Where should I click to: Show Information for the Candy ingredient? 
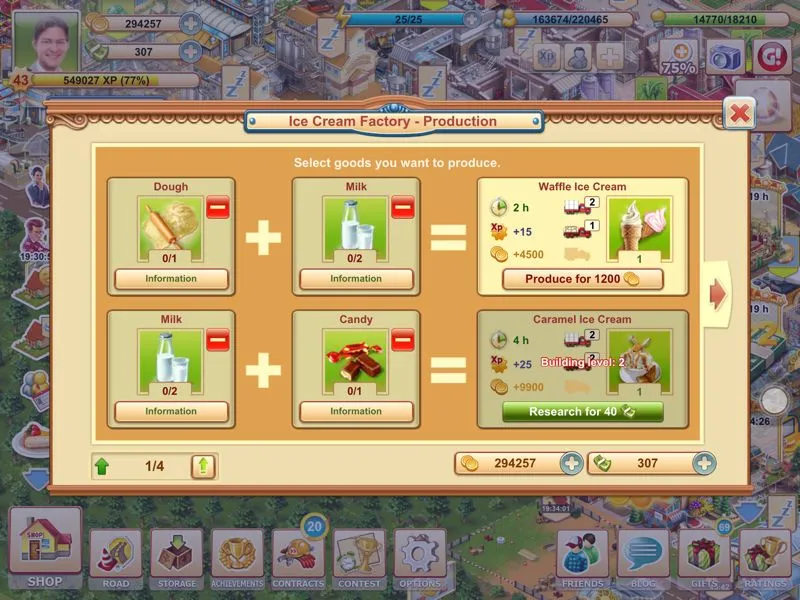(x=356, y=411)
